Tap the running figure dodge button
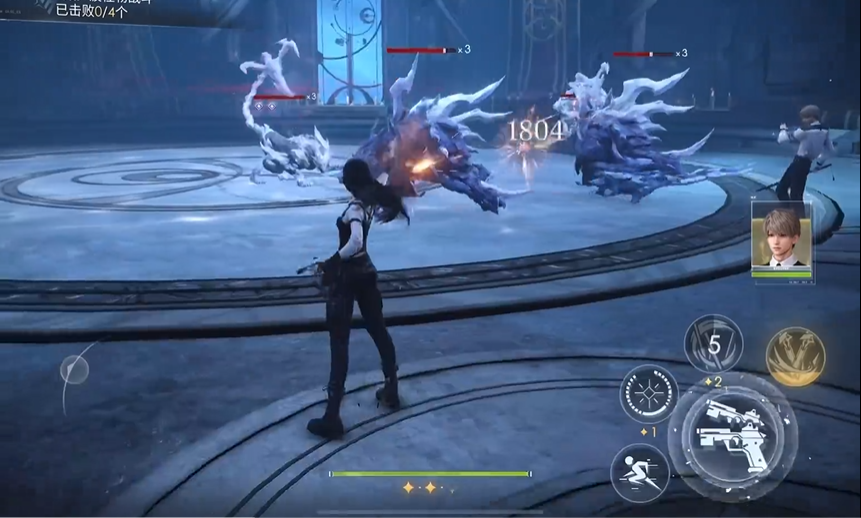 640,472
